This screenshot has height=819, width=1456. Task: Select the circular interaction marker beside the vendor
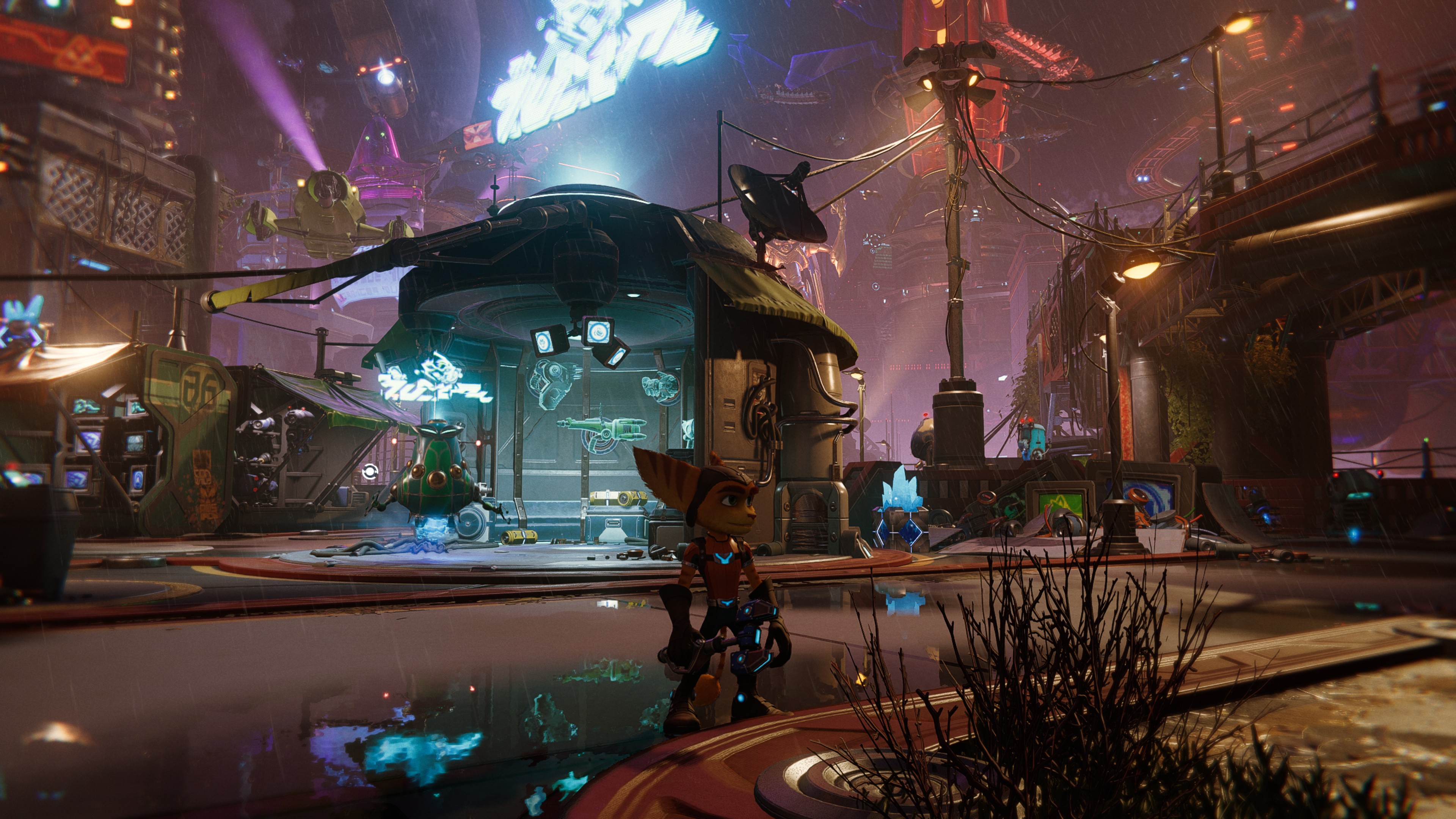point(369,471)
